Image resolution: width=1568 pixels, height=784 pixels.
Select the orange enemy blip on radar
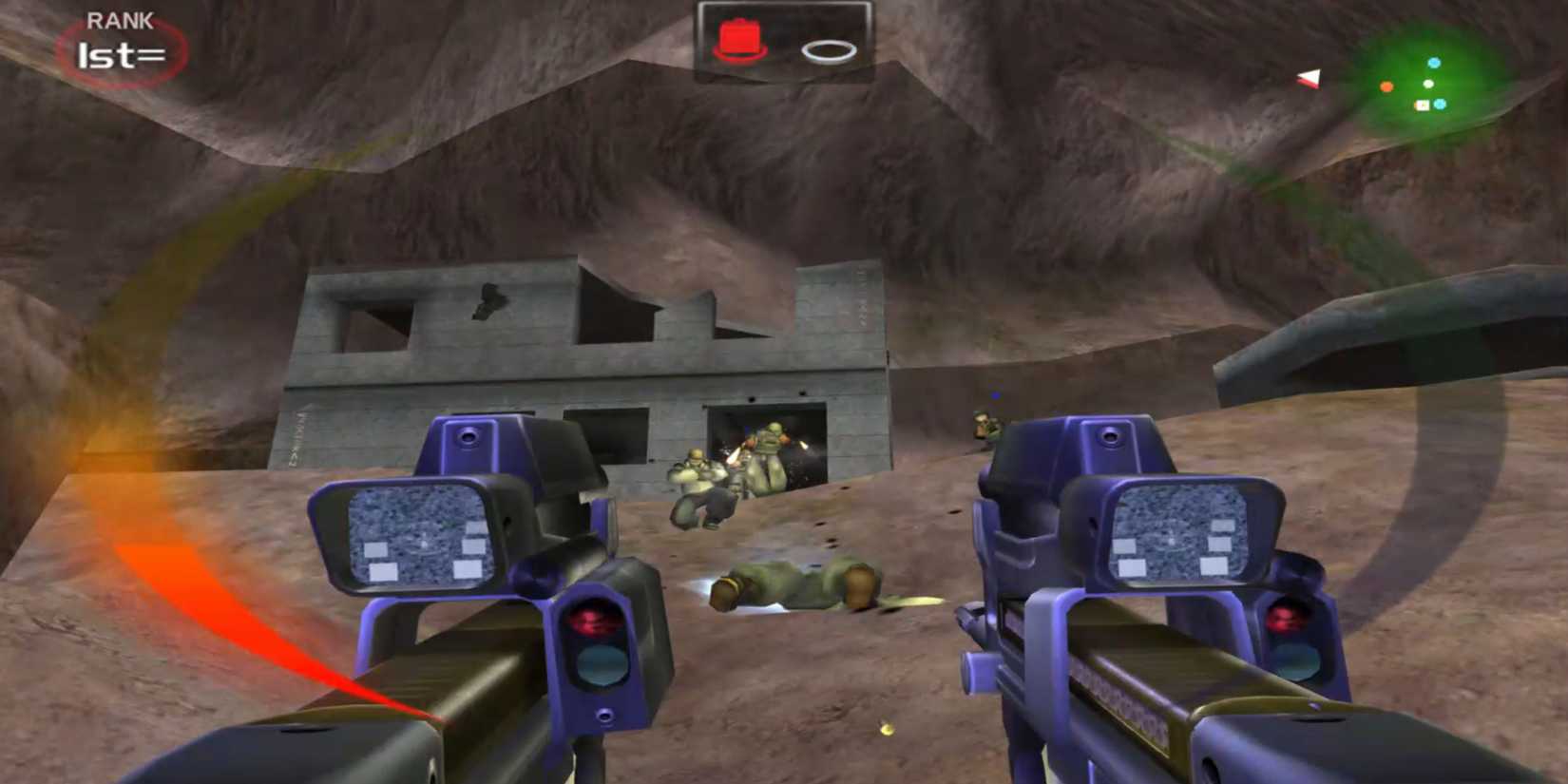point(1386,86)
